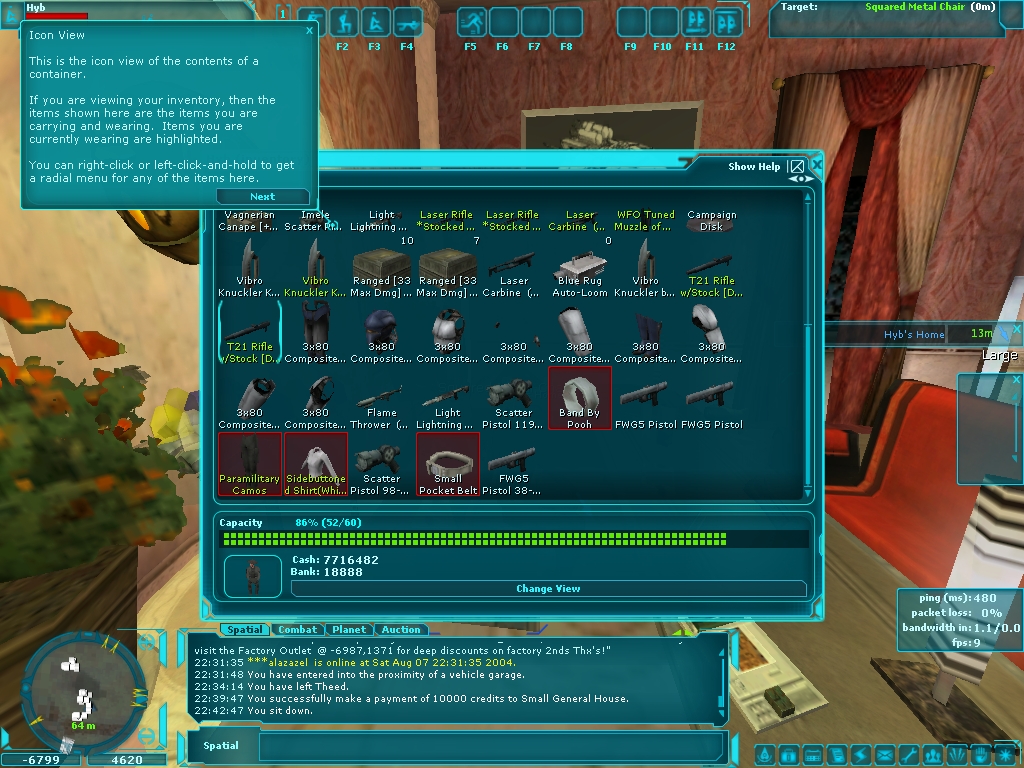Select the Sidebuttoned Shirt item
This screenshot has height=768, width=1024.
316,464
